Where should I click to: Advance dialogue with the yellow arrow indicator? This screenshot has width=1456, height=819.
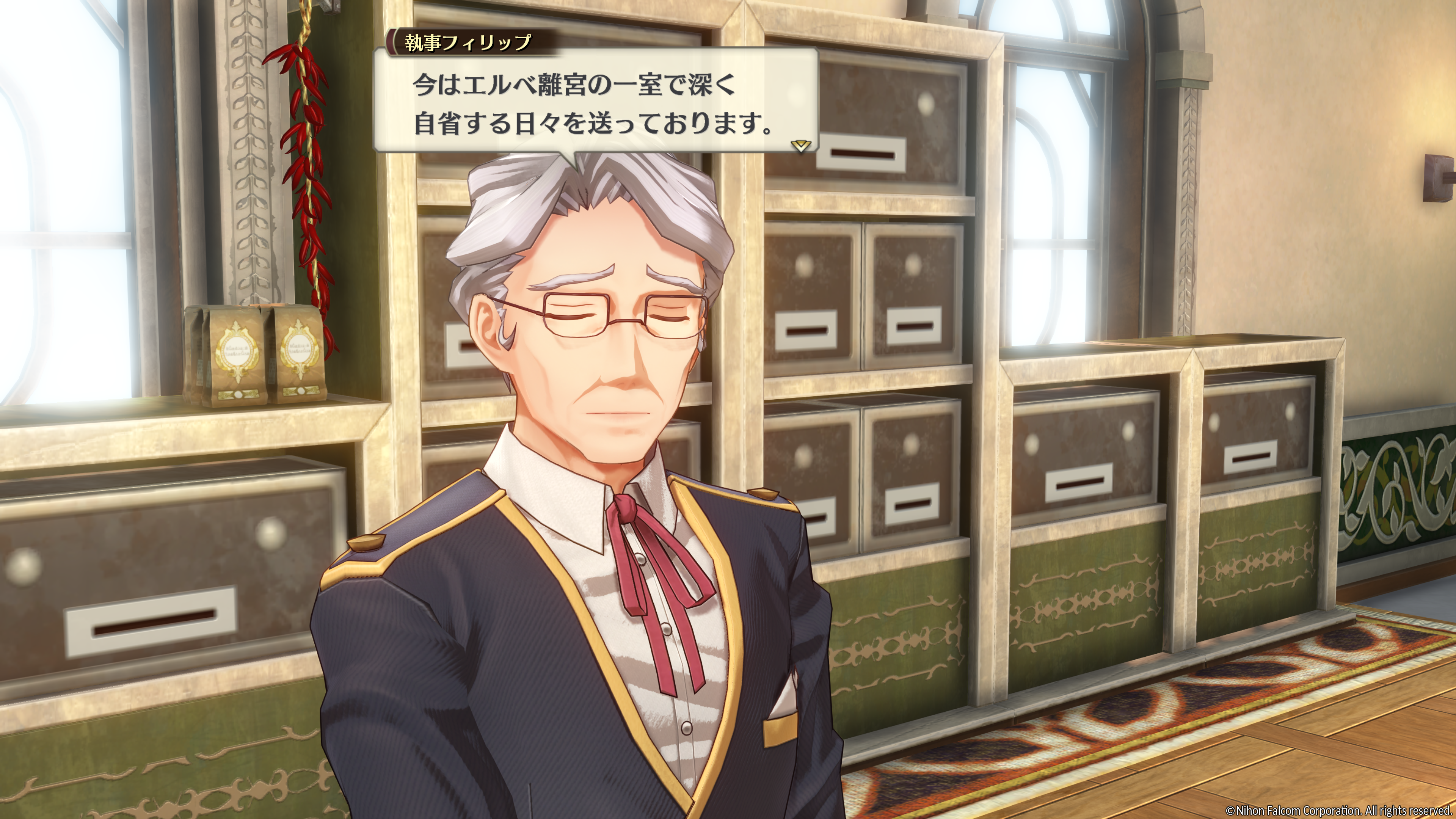coord(801,146)
